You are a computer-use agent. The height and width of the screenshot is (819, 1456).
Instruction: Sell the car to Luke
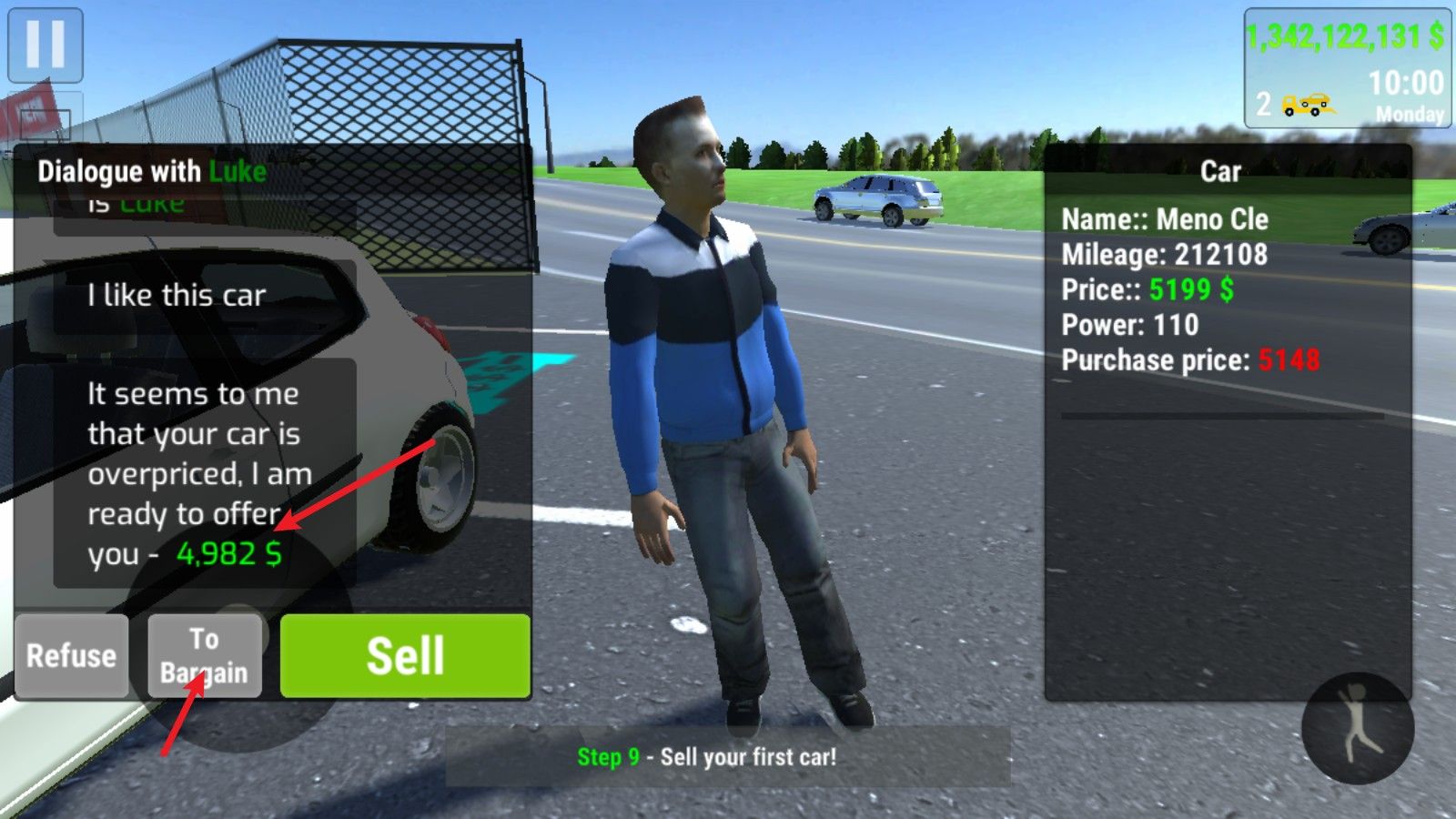pyautogui.click(x=405, y=655)
